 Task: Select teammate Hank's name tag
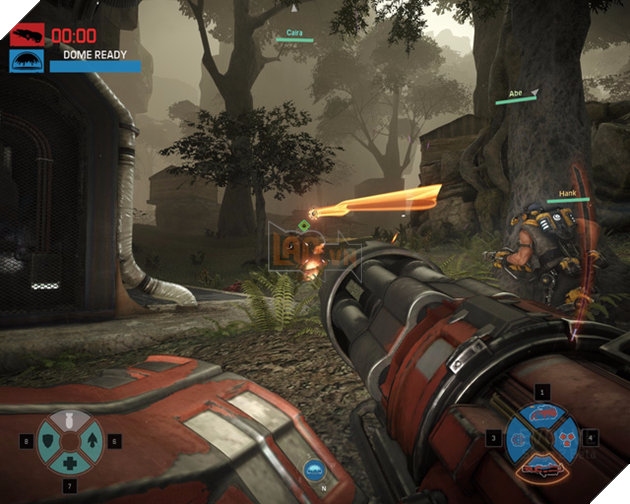pyautogui.click(x=568, y=194)
